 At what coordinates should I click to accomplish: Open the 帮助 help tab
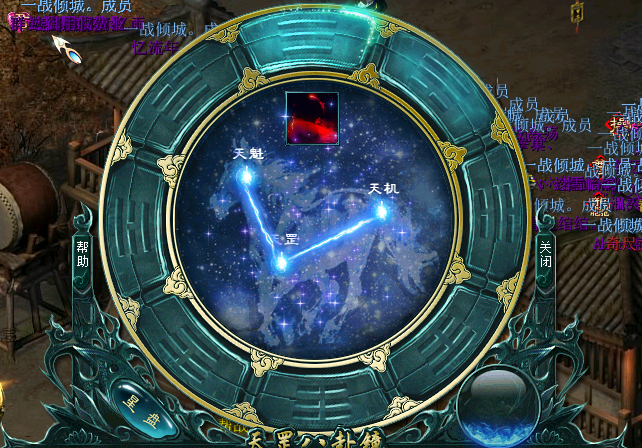click(82, 254)
